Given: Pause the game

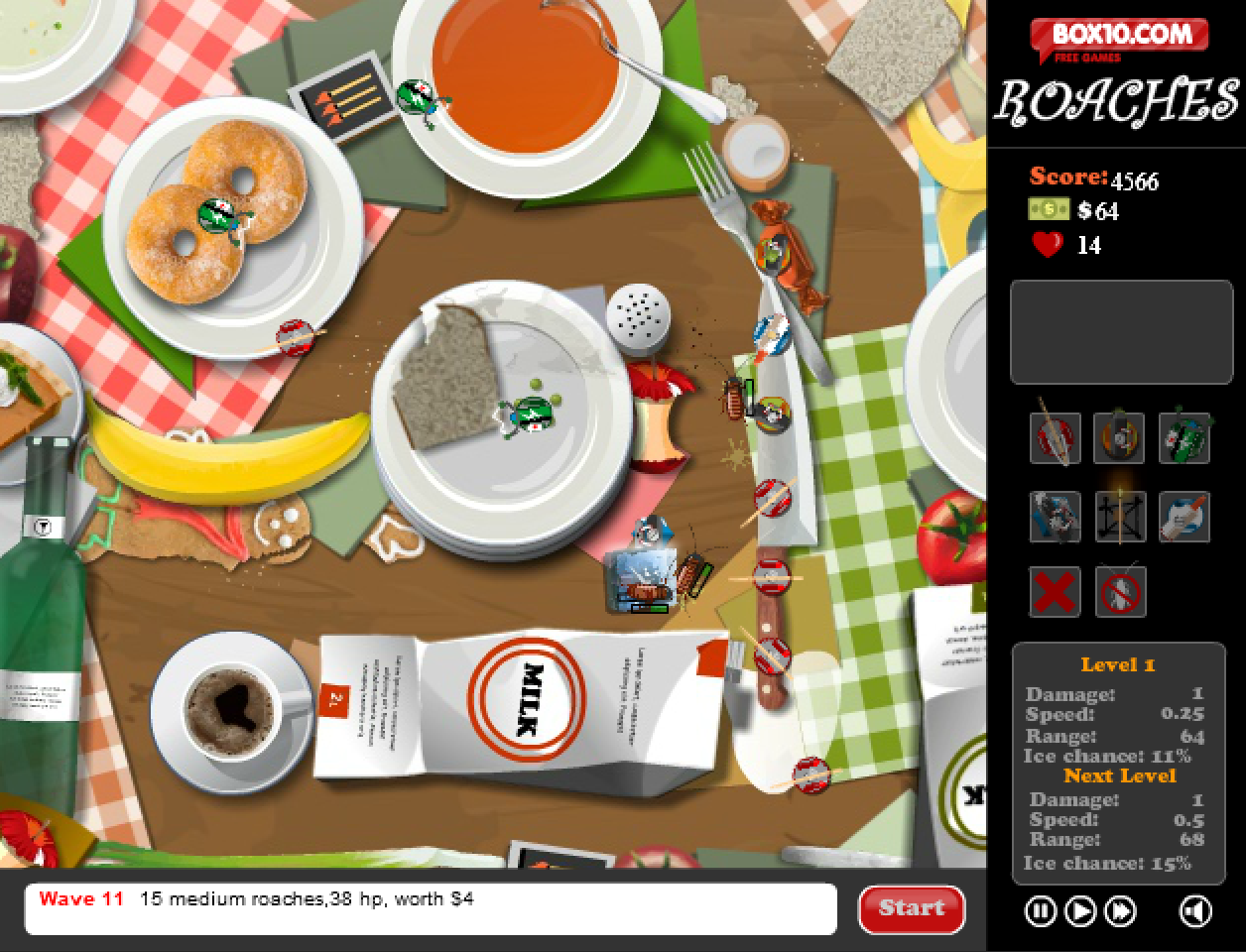Looking at the screenshot, I should point(1040,910).
